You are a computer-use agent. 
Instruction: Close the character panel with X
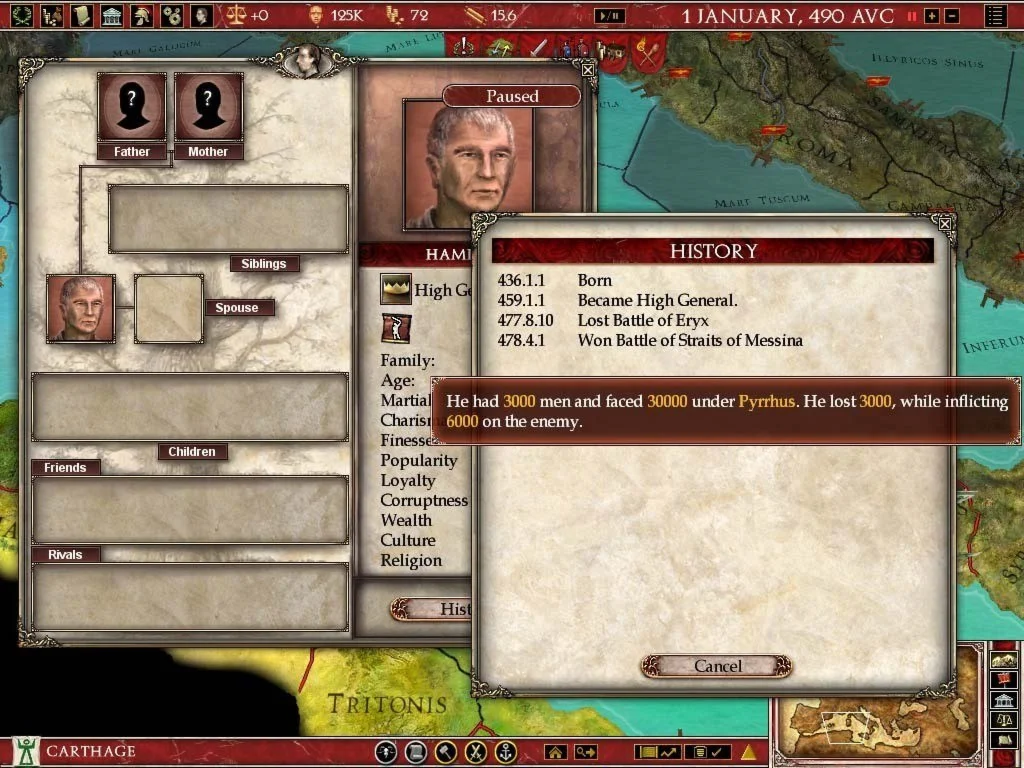click(588, 70)
